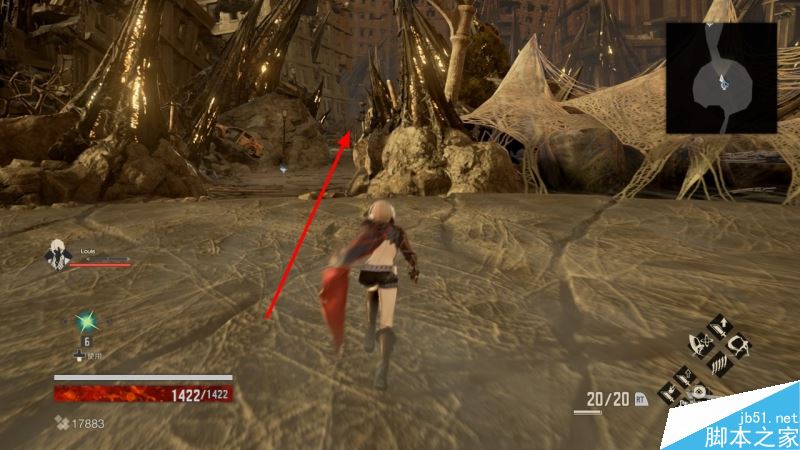Select companion Louis's portrait
The width and height of the screenshot is (800, 450).
[59, 256]
